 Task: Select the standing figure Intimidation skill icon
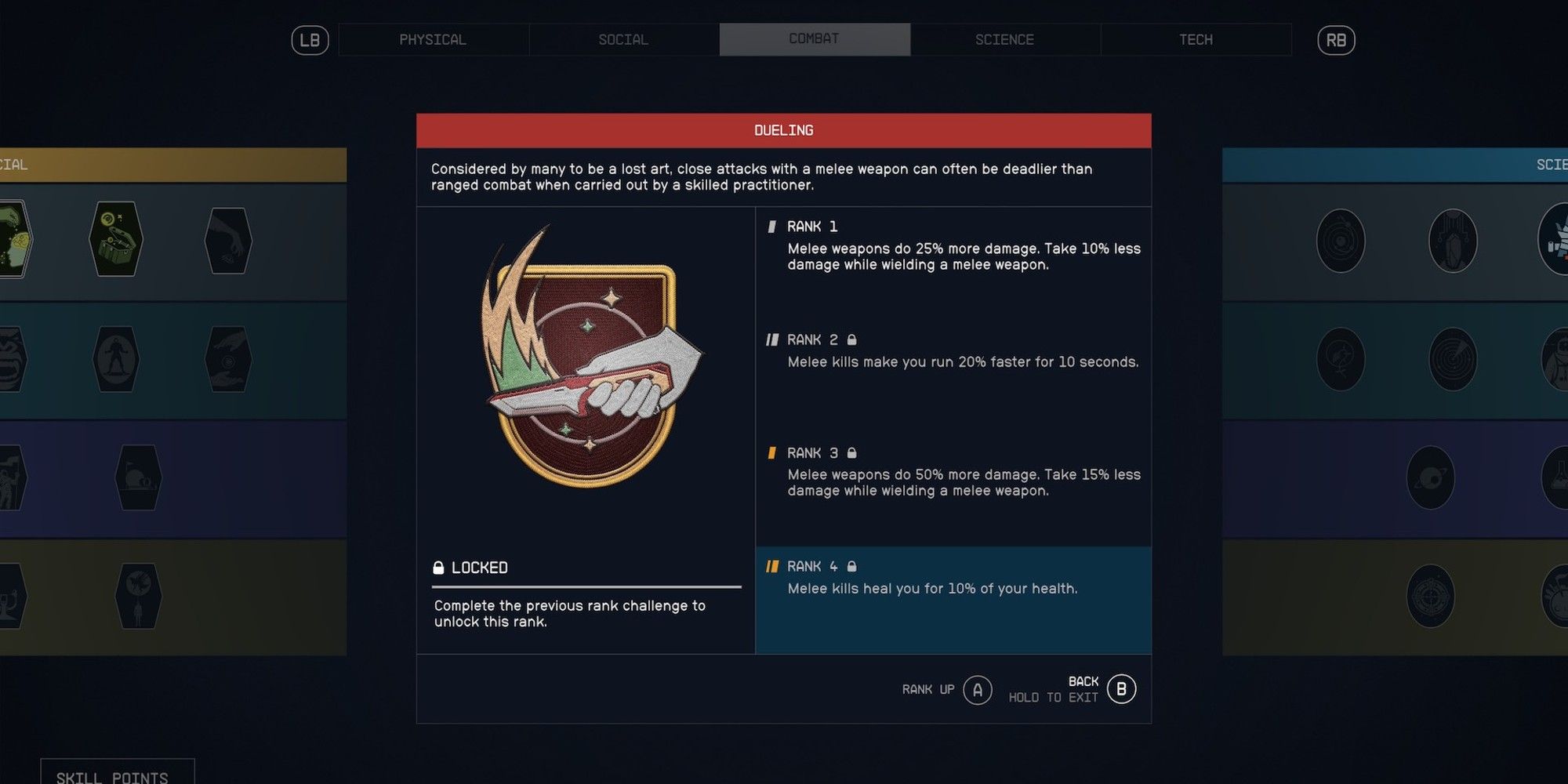[x=114, y=359]
